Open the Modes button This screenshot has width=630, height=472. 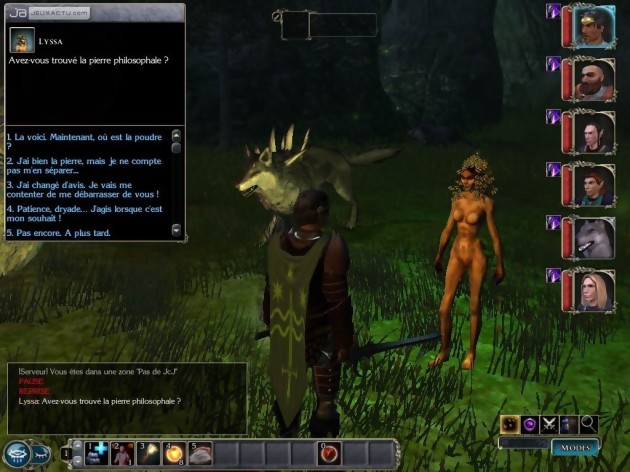(575, 447)
